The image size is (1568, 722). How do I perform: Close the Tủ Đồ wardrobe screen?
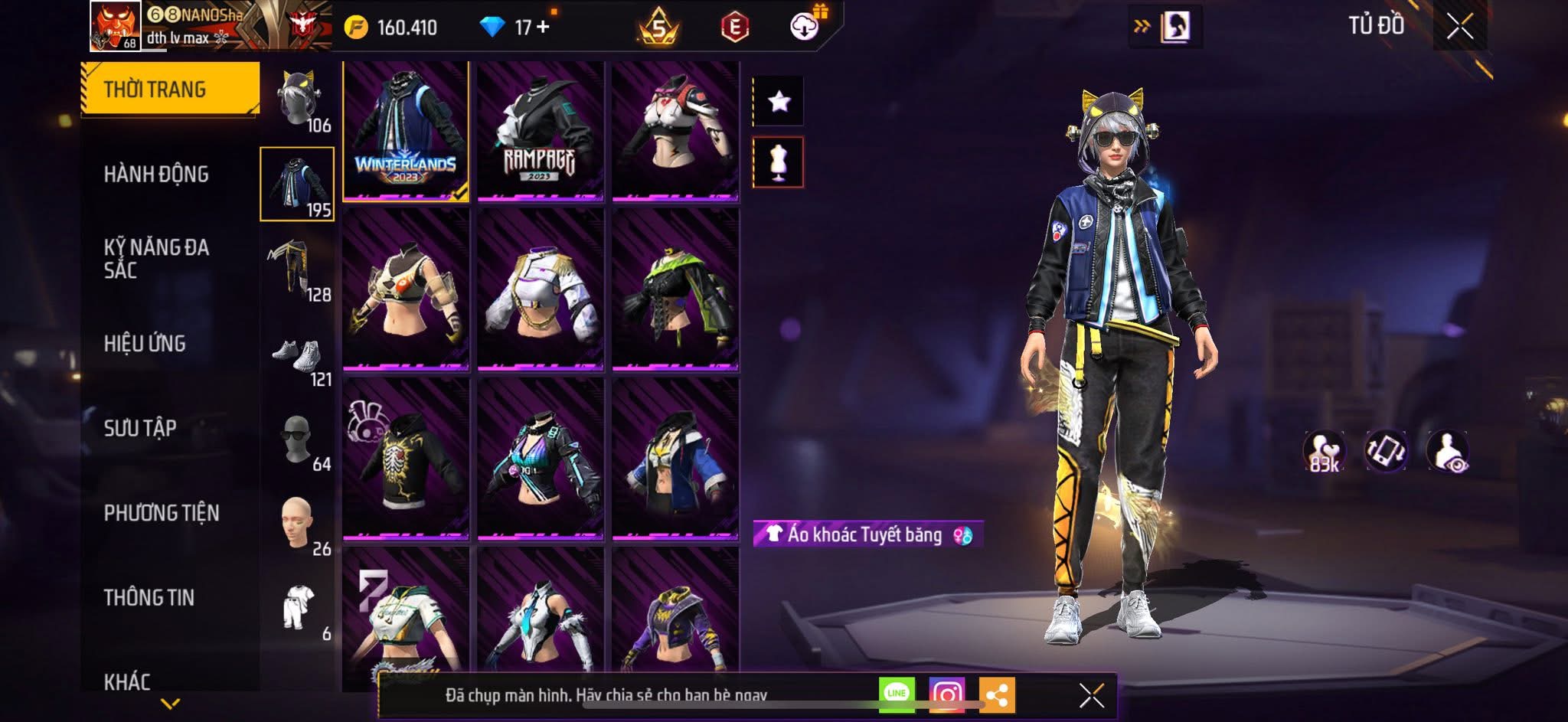click(1459, 28)
